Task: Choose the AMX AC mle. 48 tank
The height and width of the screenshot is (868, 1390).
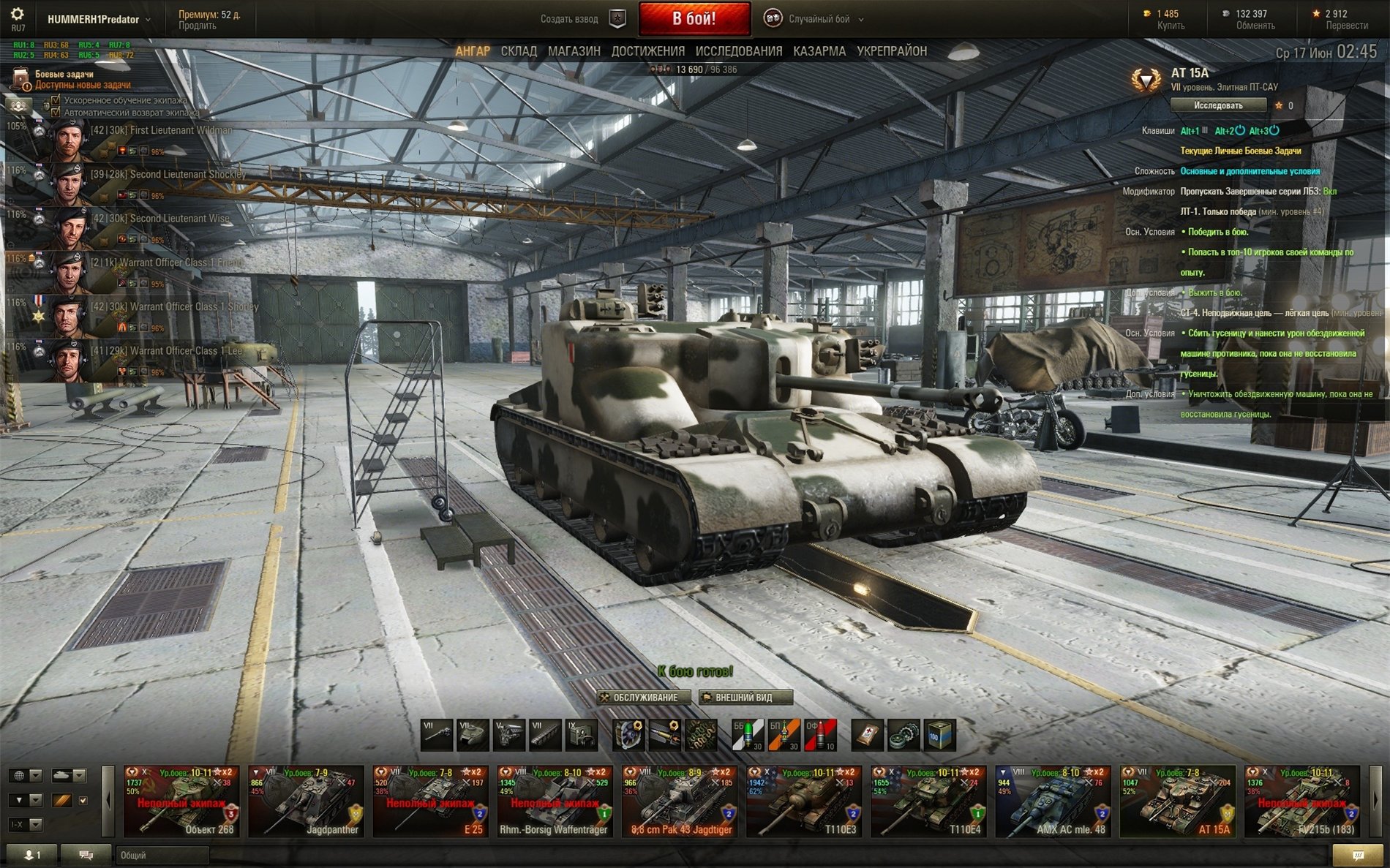Action: 1053,801
